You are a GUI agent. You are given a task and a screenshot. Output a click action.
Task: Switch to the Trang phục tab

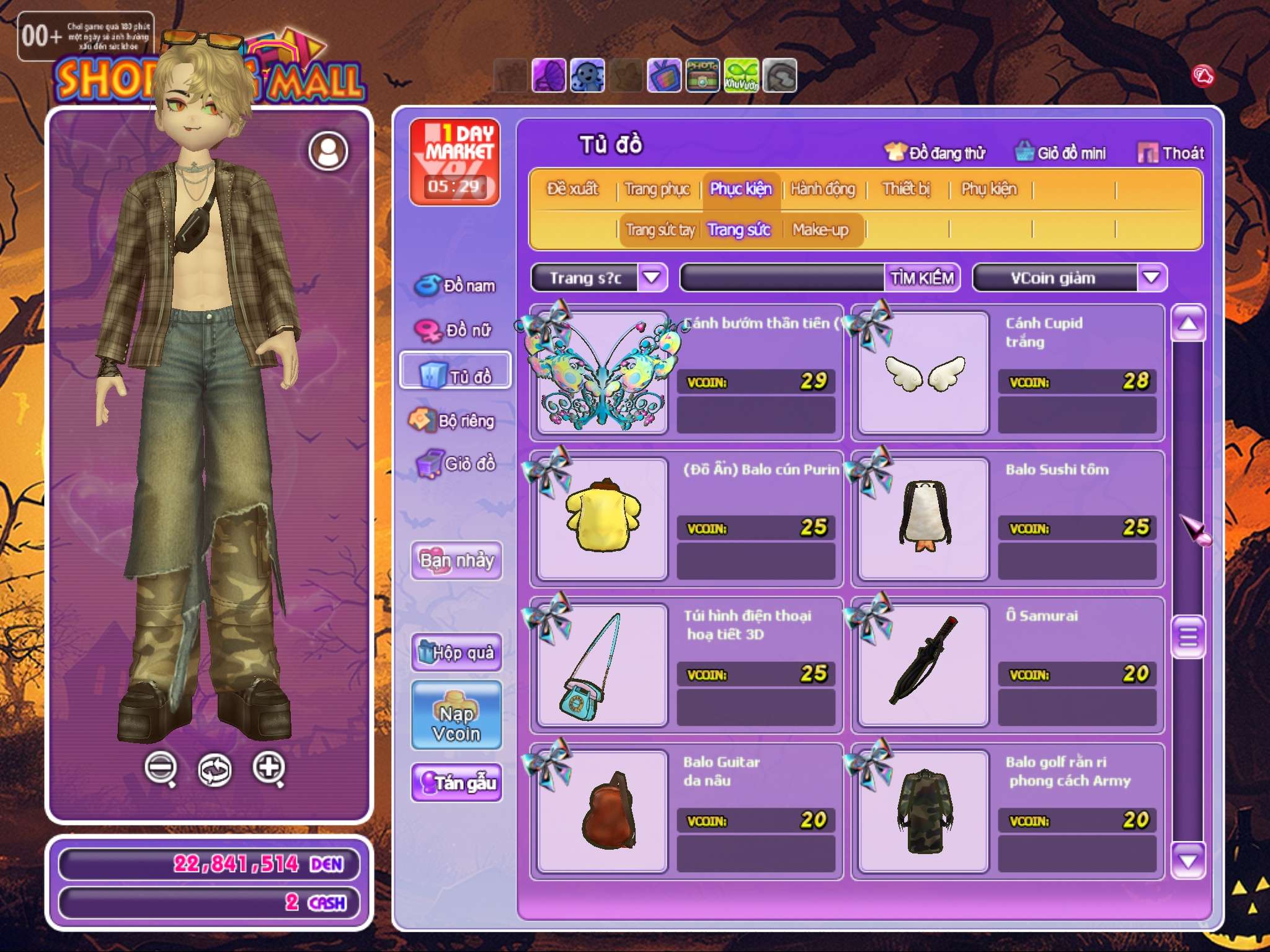point(657,189)
